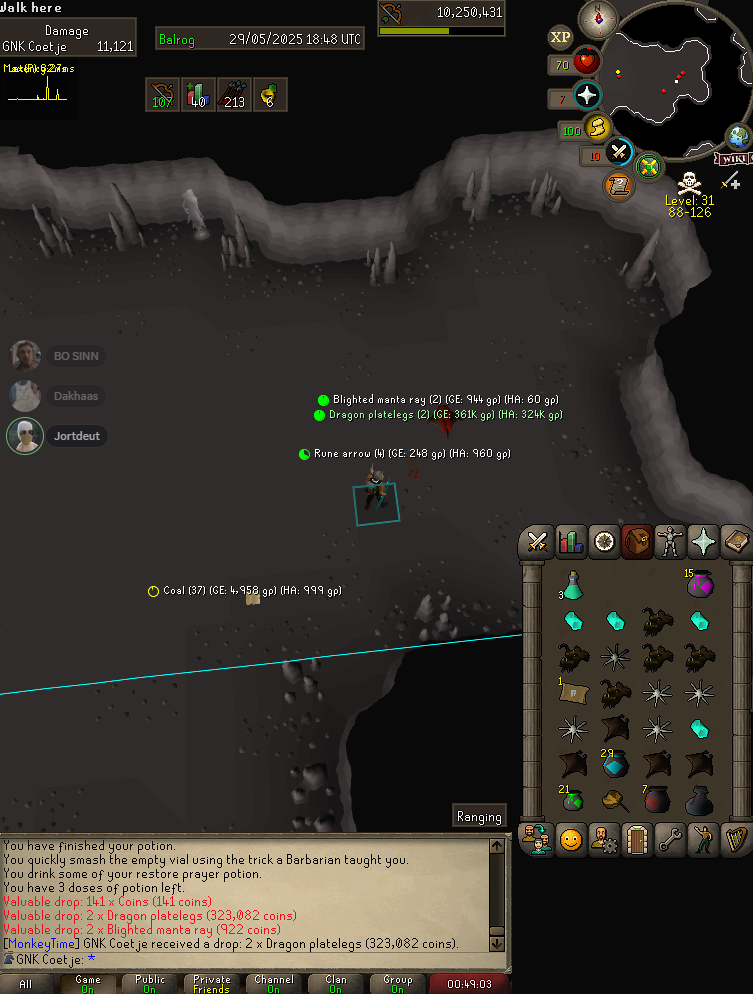Open the wrench Settings tab
Screen dimensions: 753x994
[670, 841]
